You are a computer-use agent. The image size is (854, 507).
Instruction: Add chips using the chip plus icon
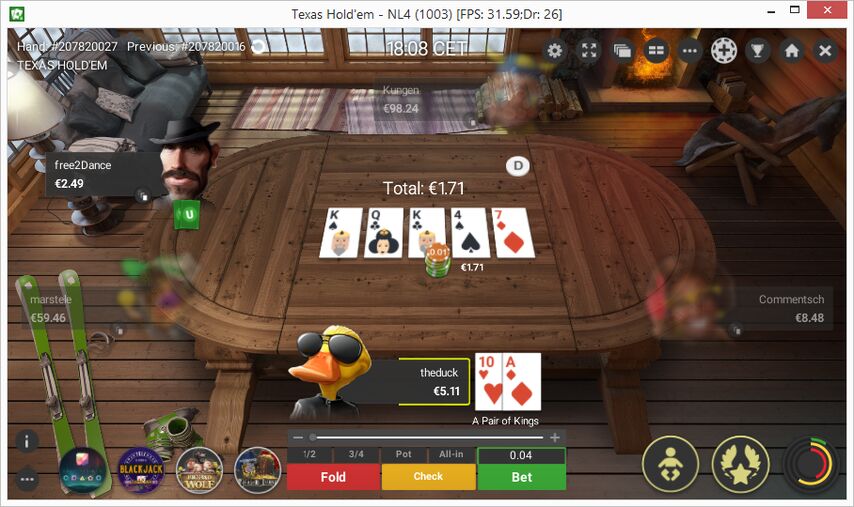724,51
